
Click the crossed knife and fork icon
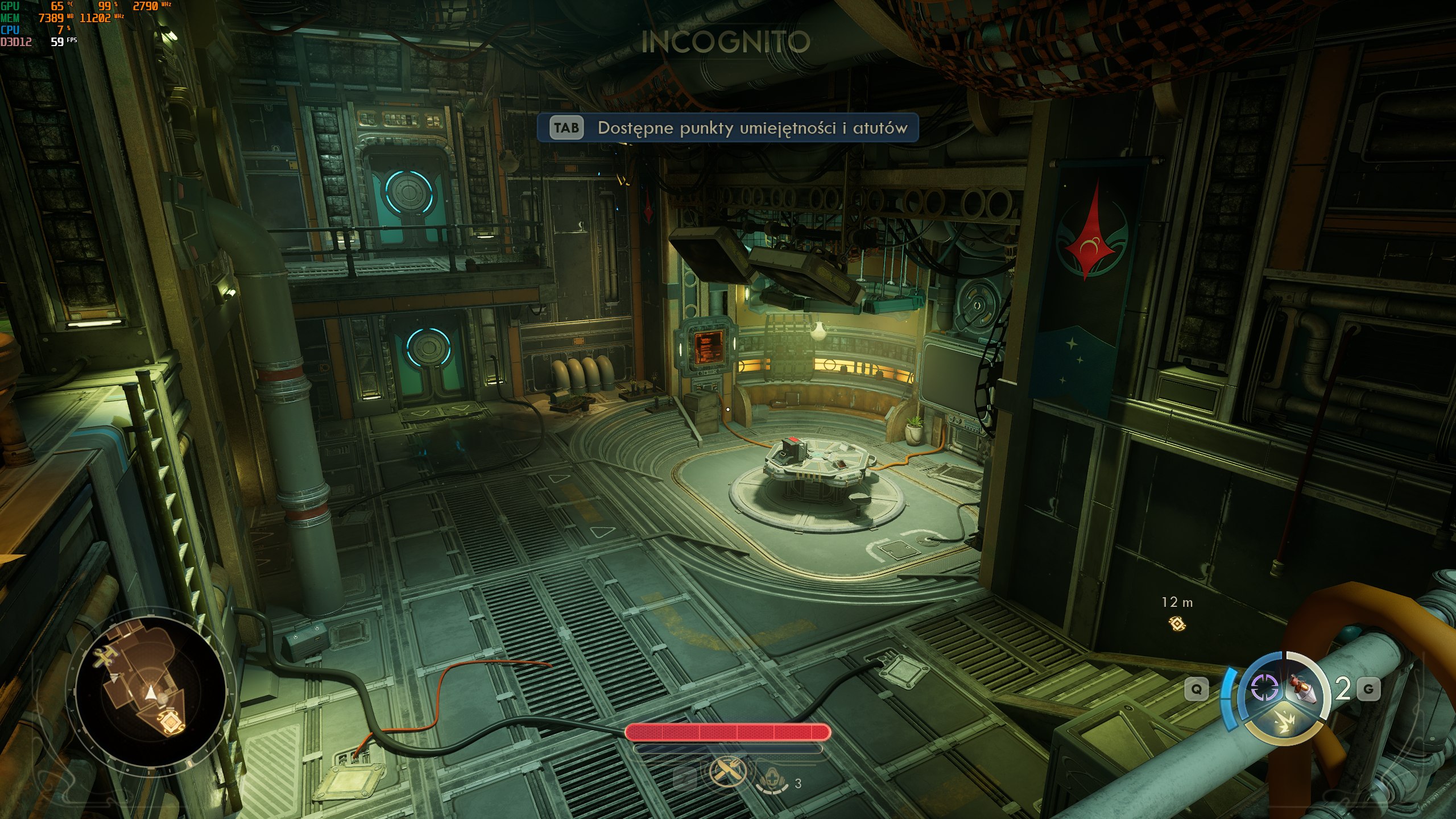click(x=727, y=772)
